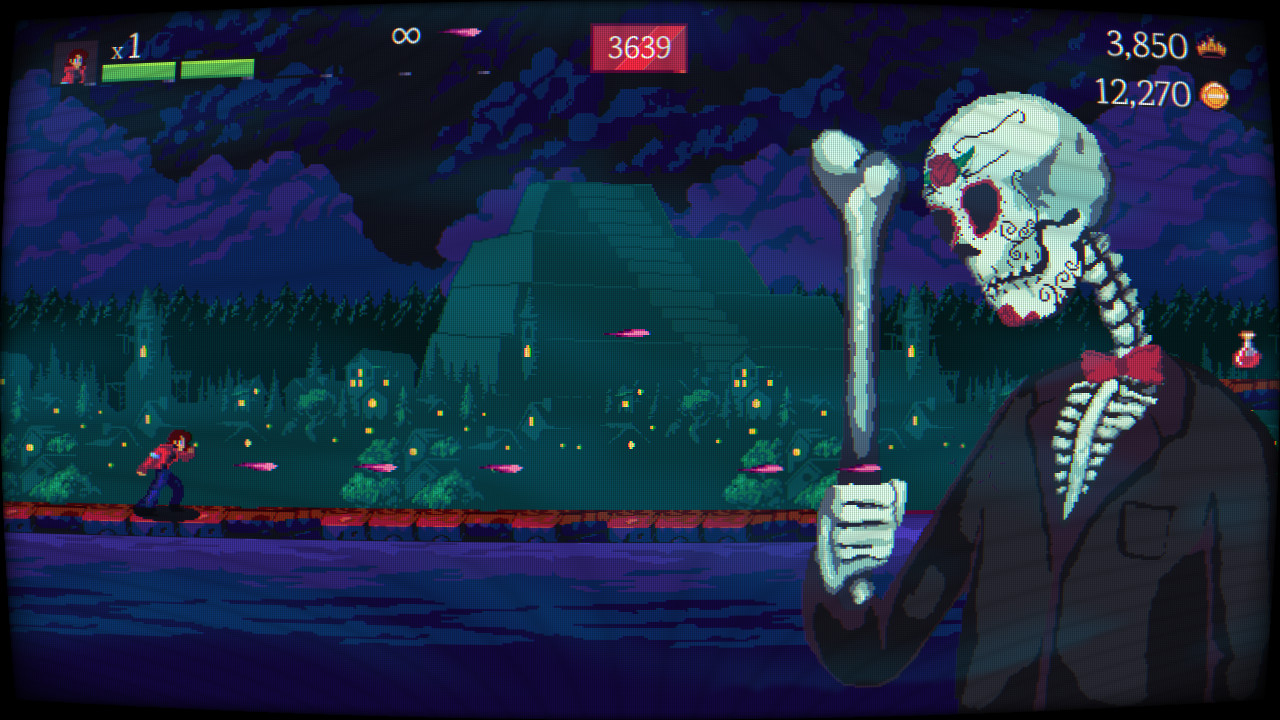Click the x1 lives counter

coord(125,46)
